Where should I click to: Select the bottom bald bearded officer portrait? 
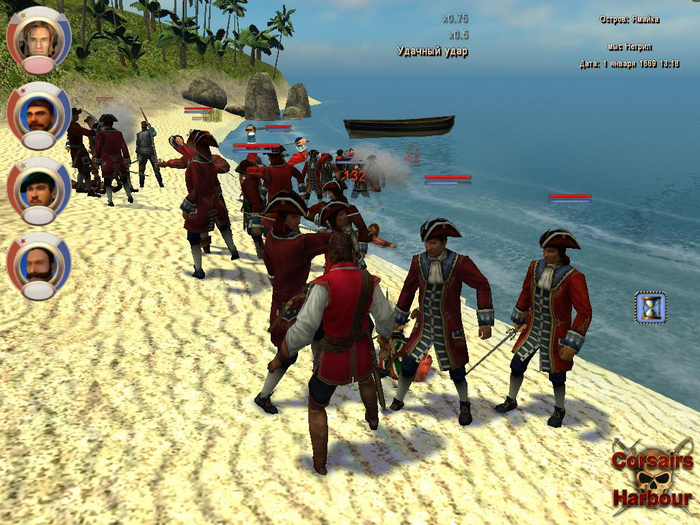click(x=39, y=263)
